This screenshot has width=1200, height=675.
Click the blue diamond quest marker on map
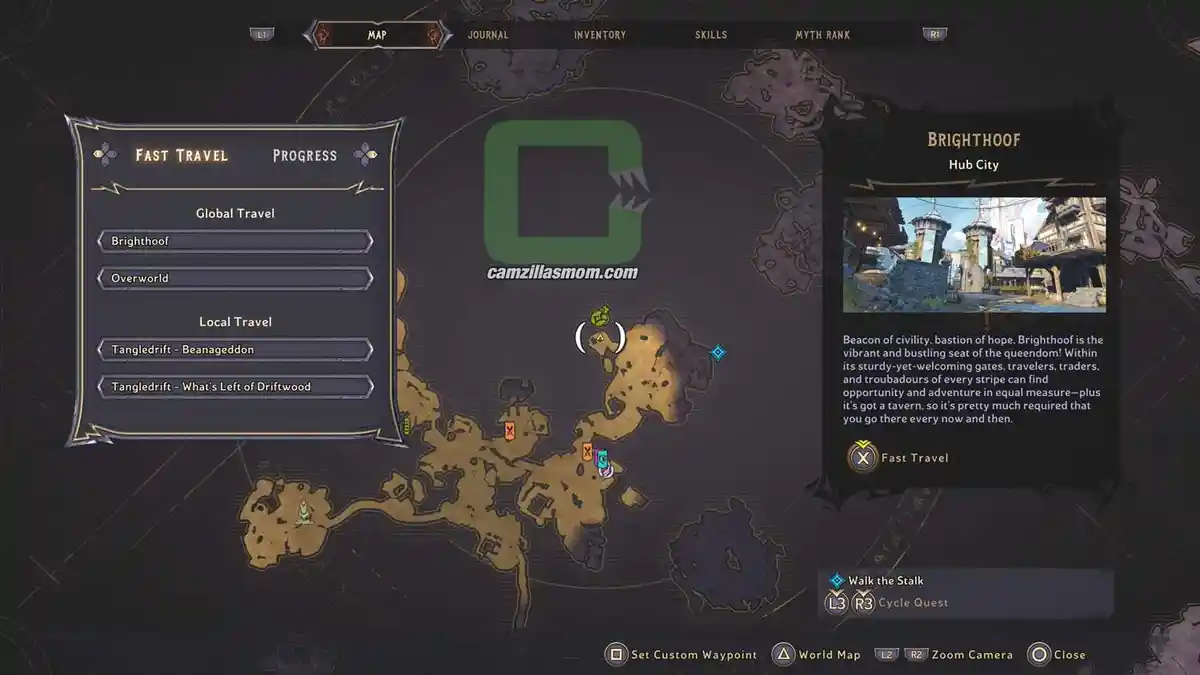click(717, 352)
